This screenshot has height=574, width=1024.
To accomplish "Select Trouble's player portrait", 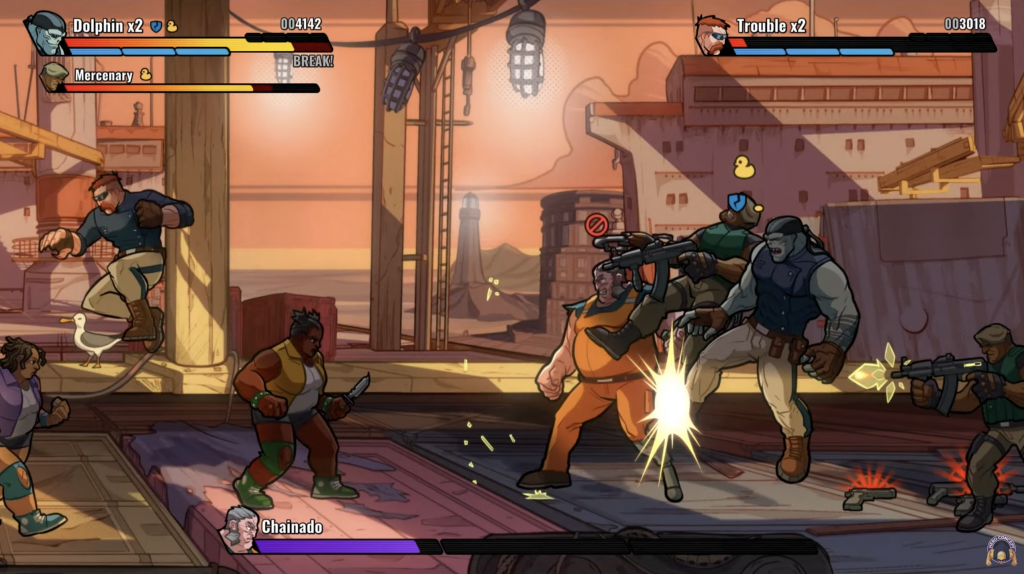I will 713,33.
